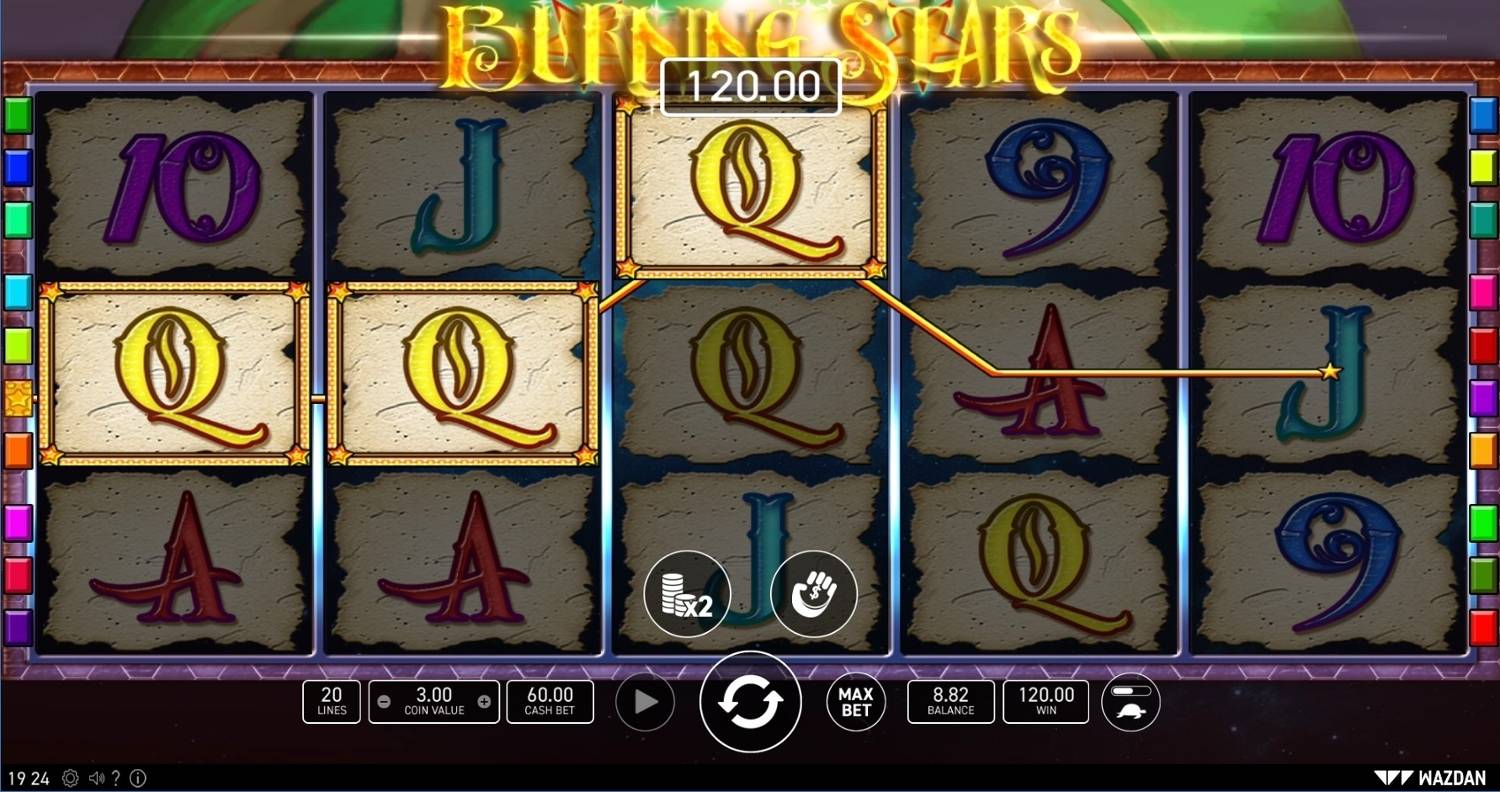Toggle the turtle spin-speed mode button

1131,702
